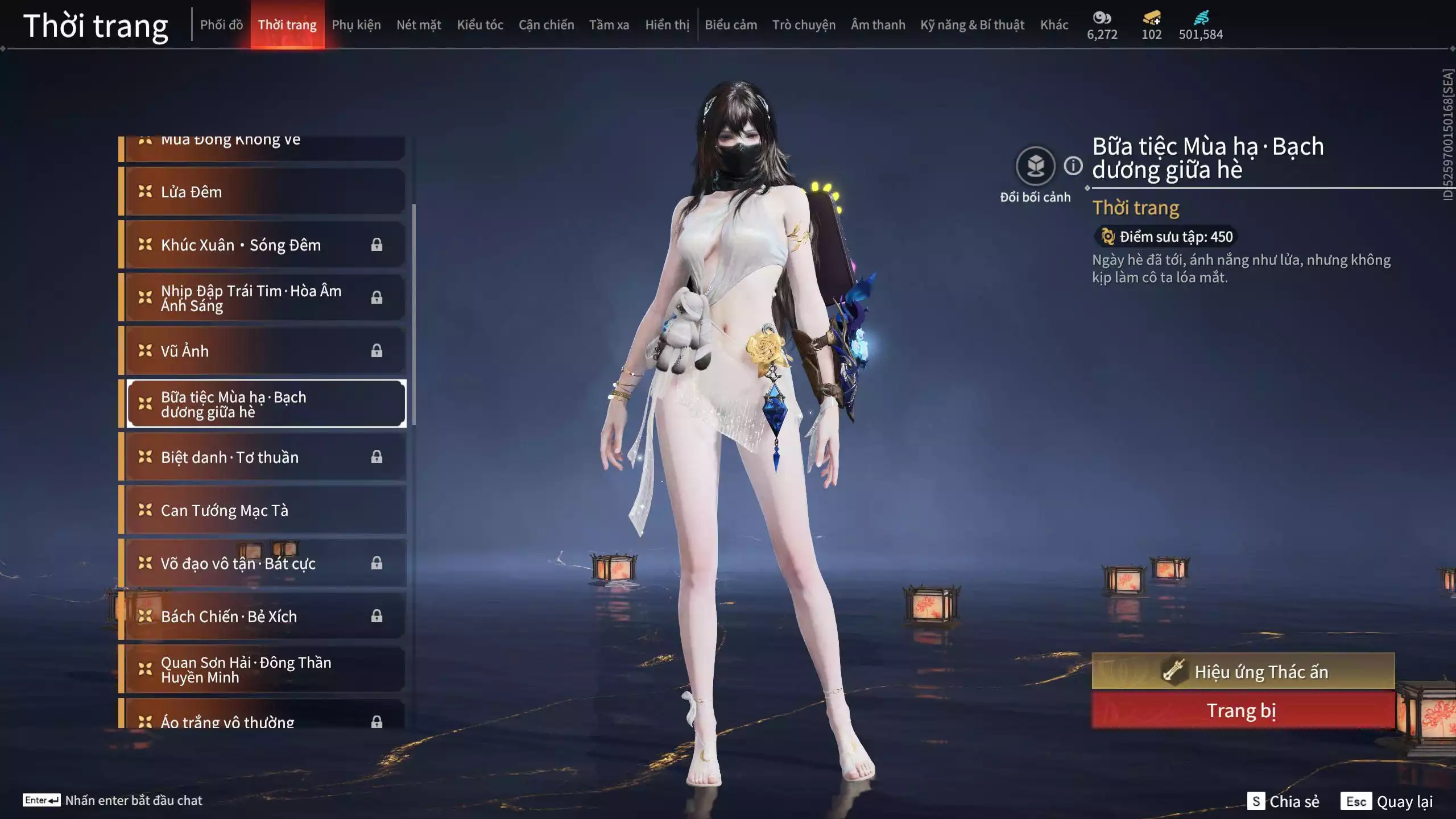Image resolution: width=1456 pixels, height=819 pixels.
Task: Share the outfit with Chia sẻ
Action: [1283, 801]
